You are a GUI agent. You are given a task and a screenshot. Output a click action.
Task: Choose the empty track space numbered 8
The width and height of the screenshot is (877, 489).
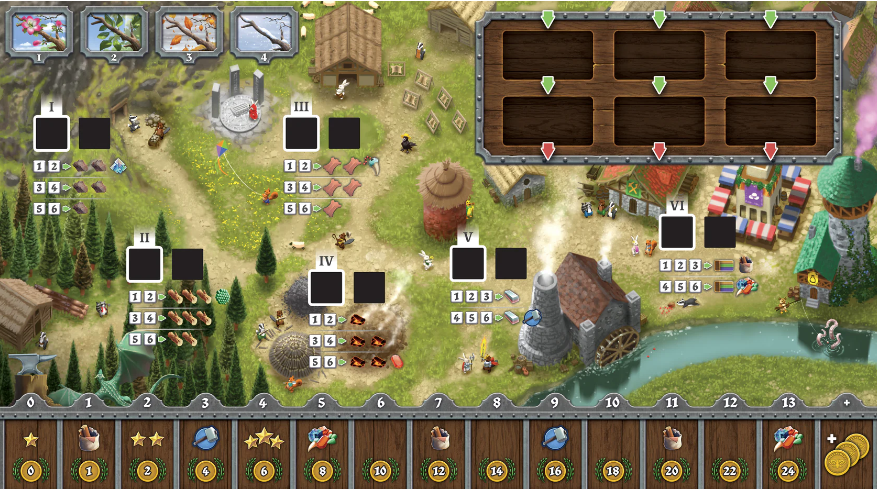click(x=497, y=448)
